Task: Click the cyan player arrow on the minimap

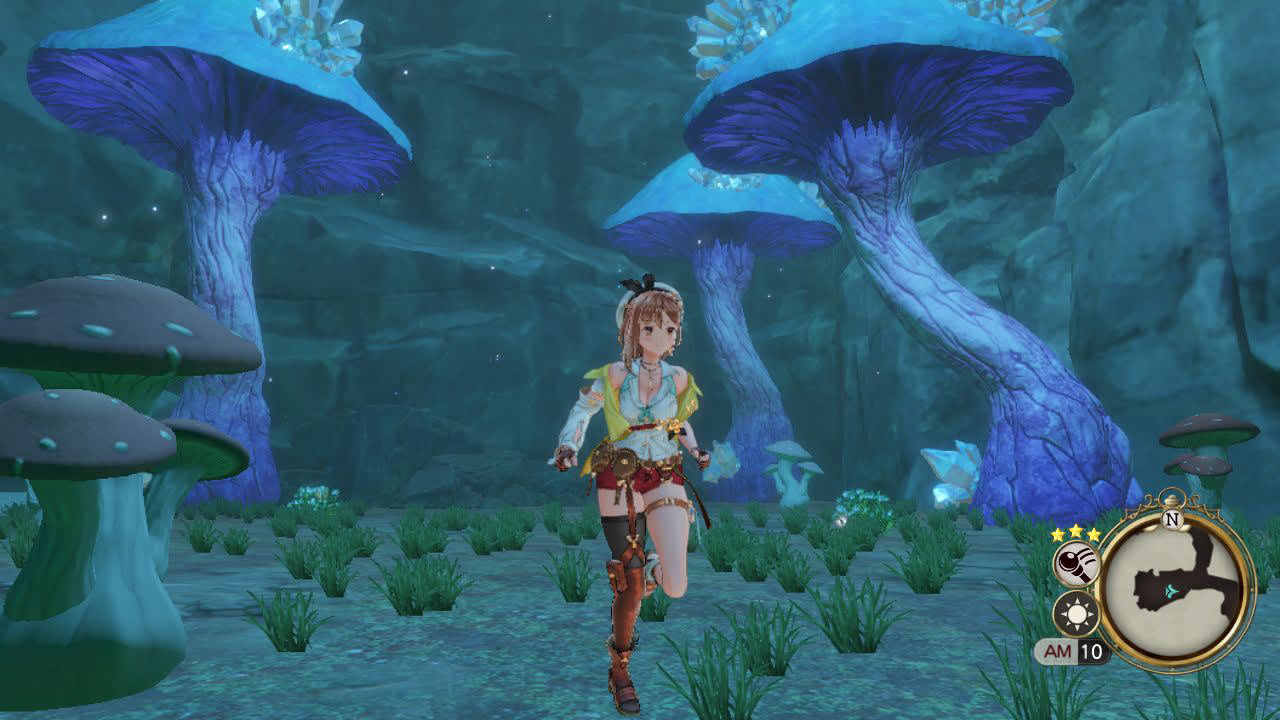Action: coord(1171,592)
